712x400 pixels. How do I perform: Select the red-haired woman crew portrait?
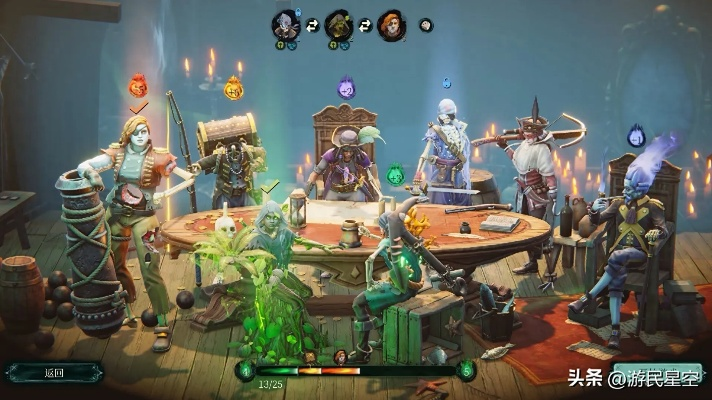(392, 25)
